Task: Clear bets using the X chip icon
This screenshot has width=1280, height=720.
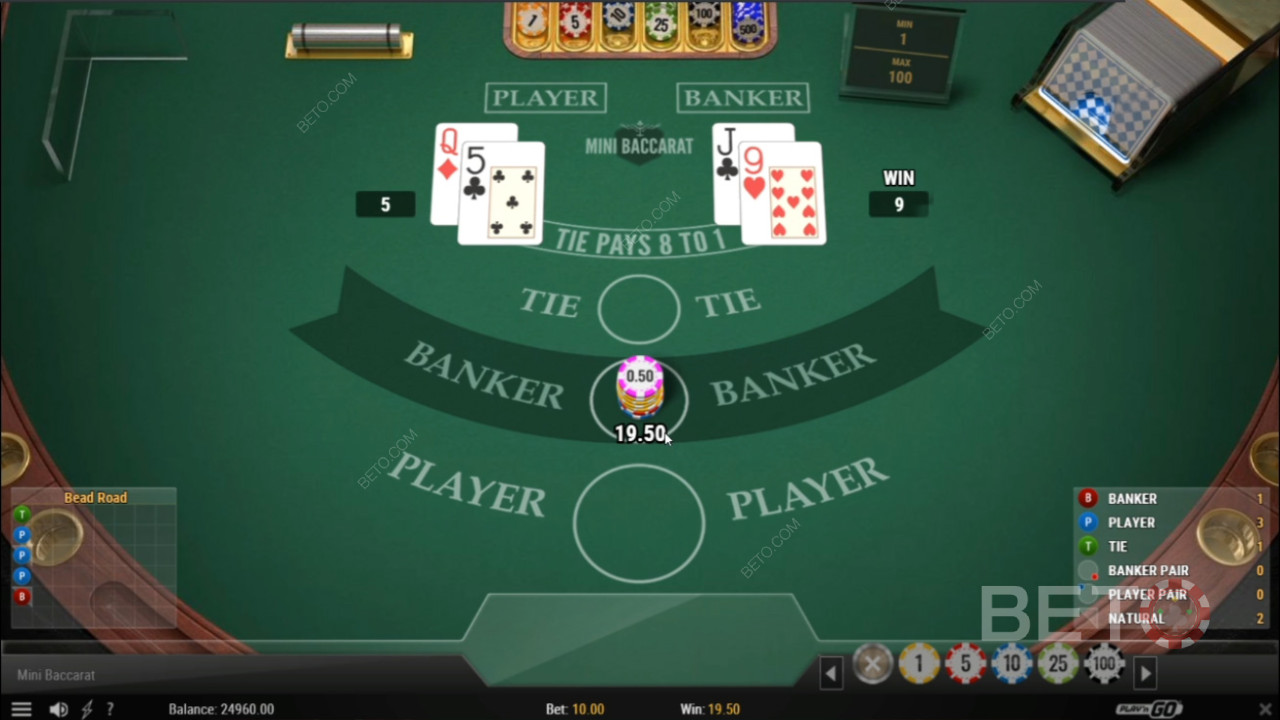Action: (872, 663)
